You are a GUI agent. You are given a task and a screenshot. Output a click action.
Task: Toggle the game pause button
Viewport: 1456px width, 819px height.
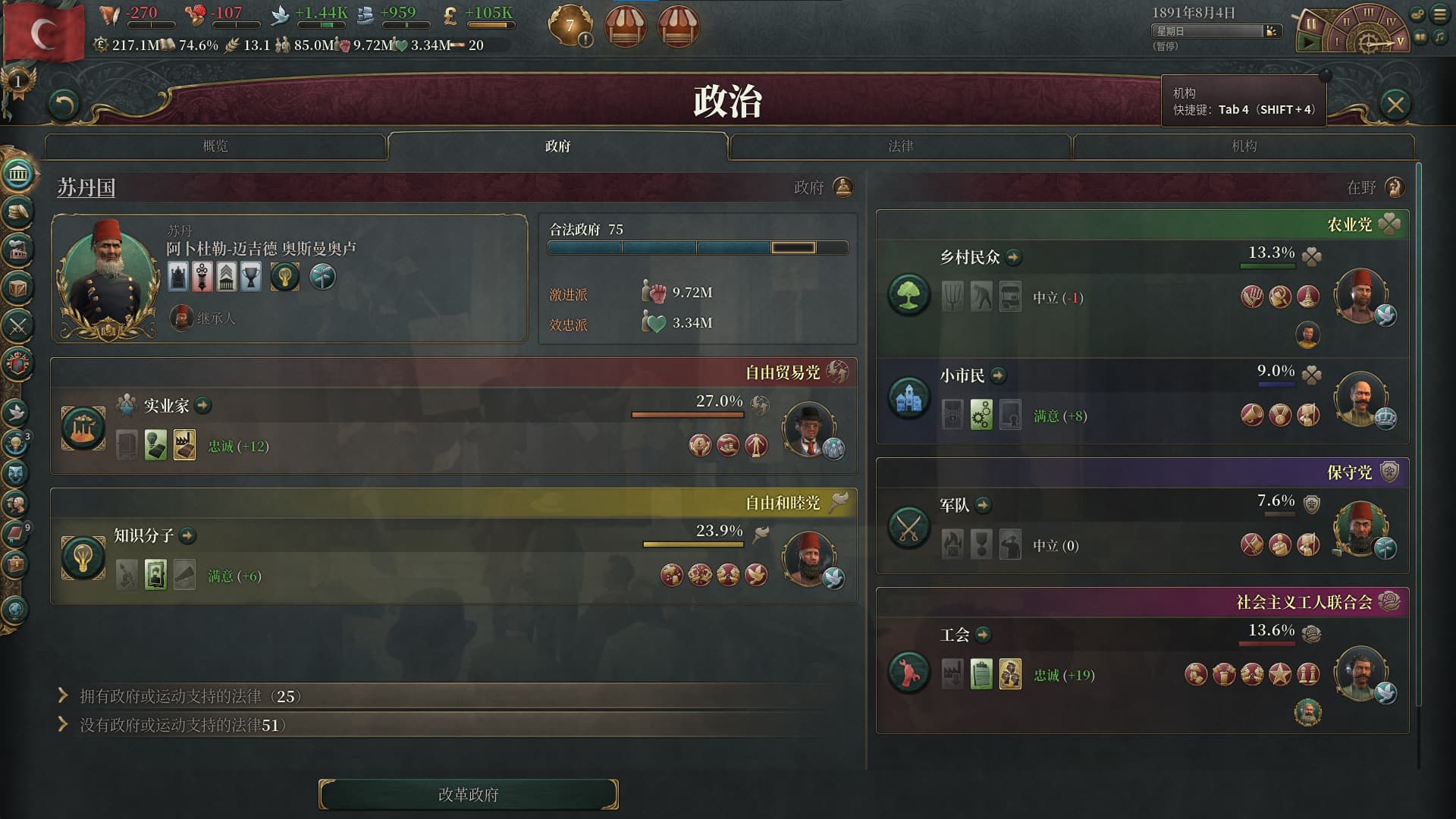(x=1311, y=24)
